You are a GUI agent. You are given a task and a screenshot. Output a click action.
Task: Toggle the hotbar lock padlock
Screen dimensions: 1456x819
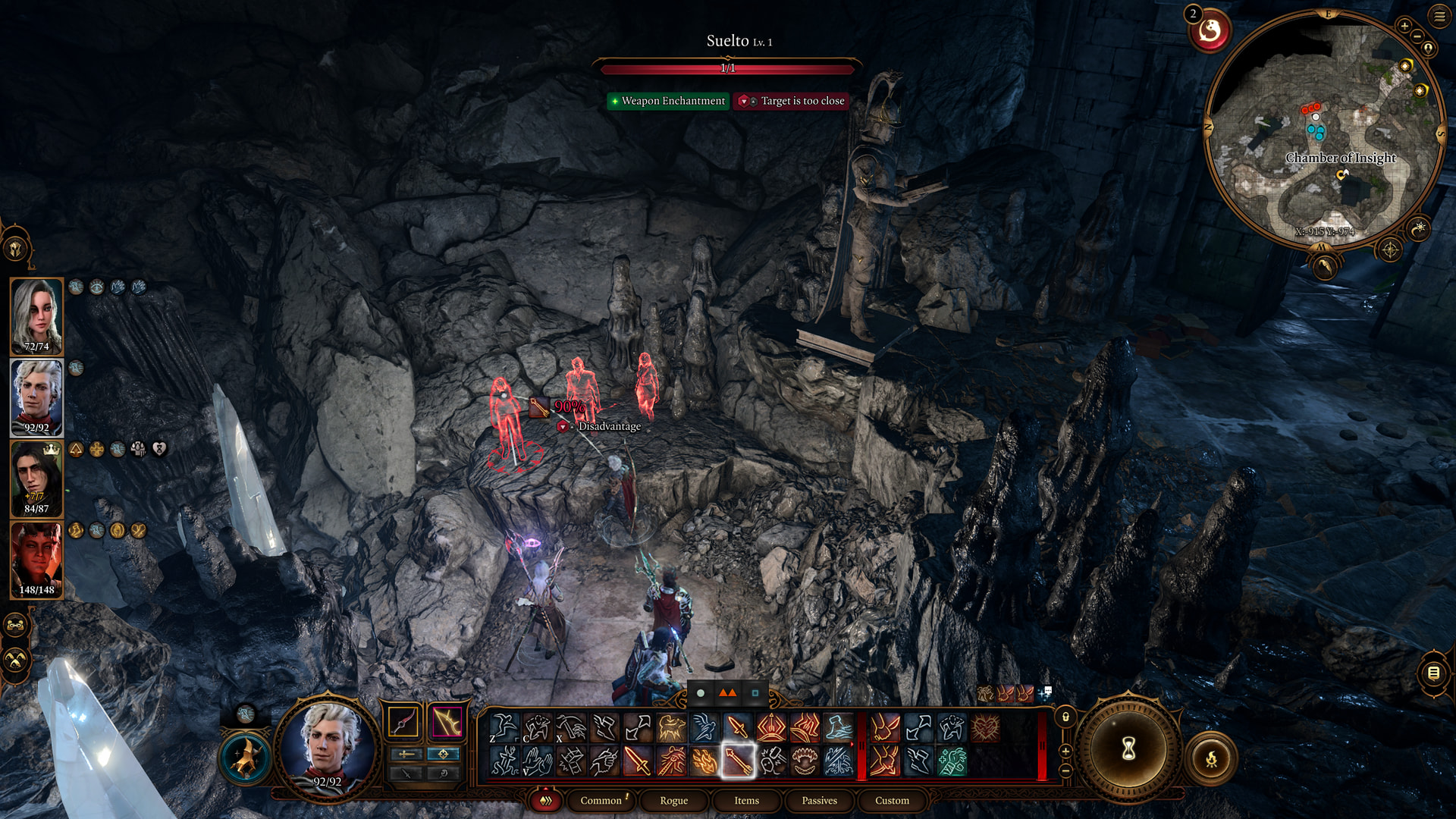point(1065,717)
